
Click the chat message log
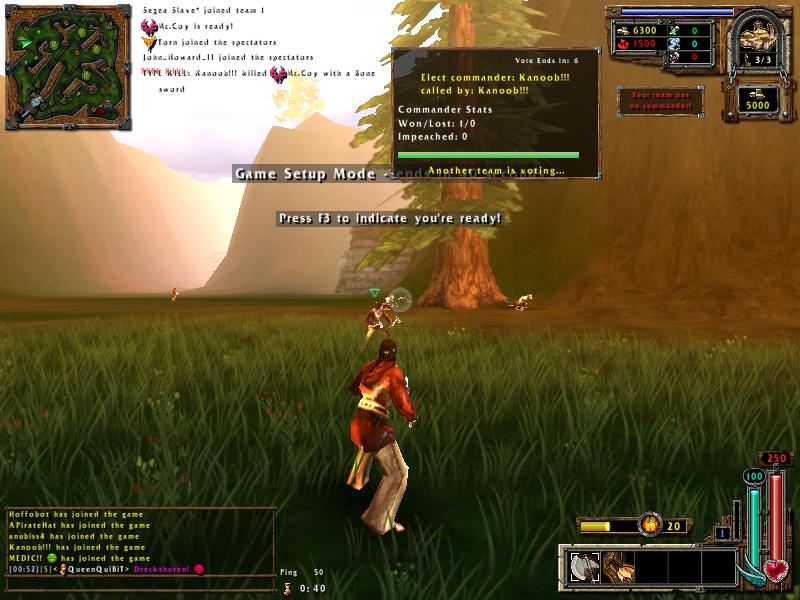(x=138, y=541)
